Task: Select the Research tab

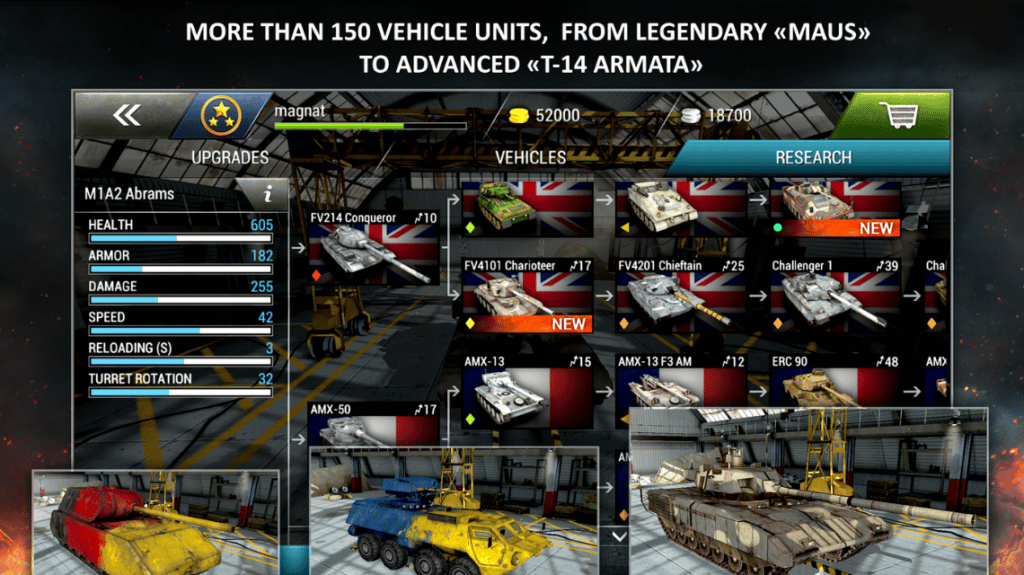Action: coord(813,157)
